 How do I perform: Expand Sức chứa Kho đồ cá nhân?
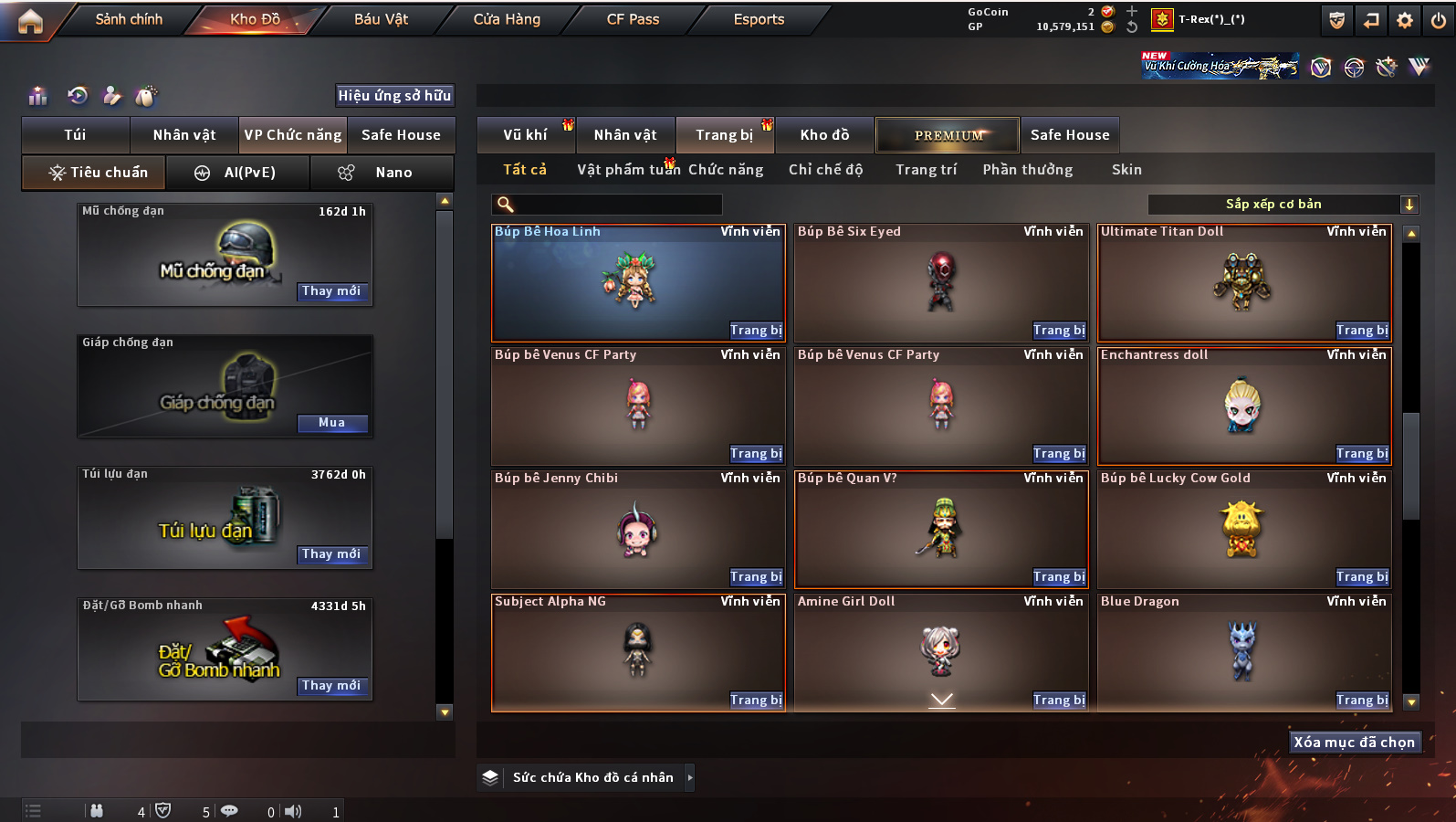pos(689,777)
